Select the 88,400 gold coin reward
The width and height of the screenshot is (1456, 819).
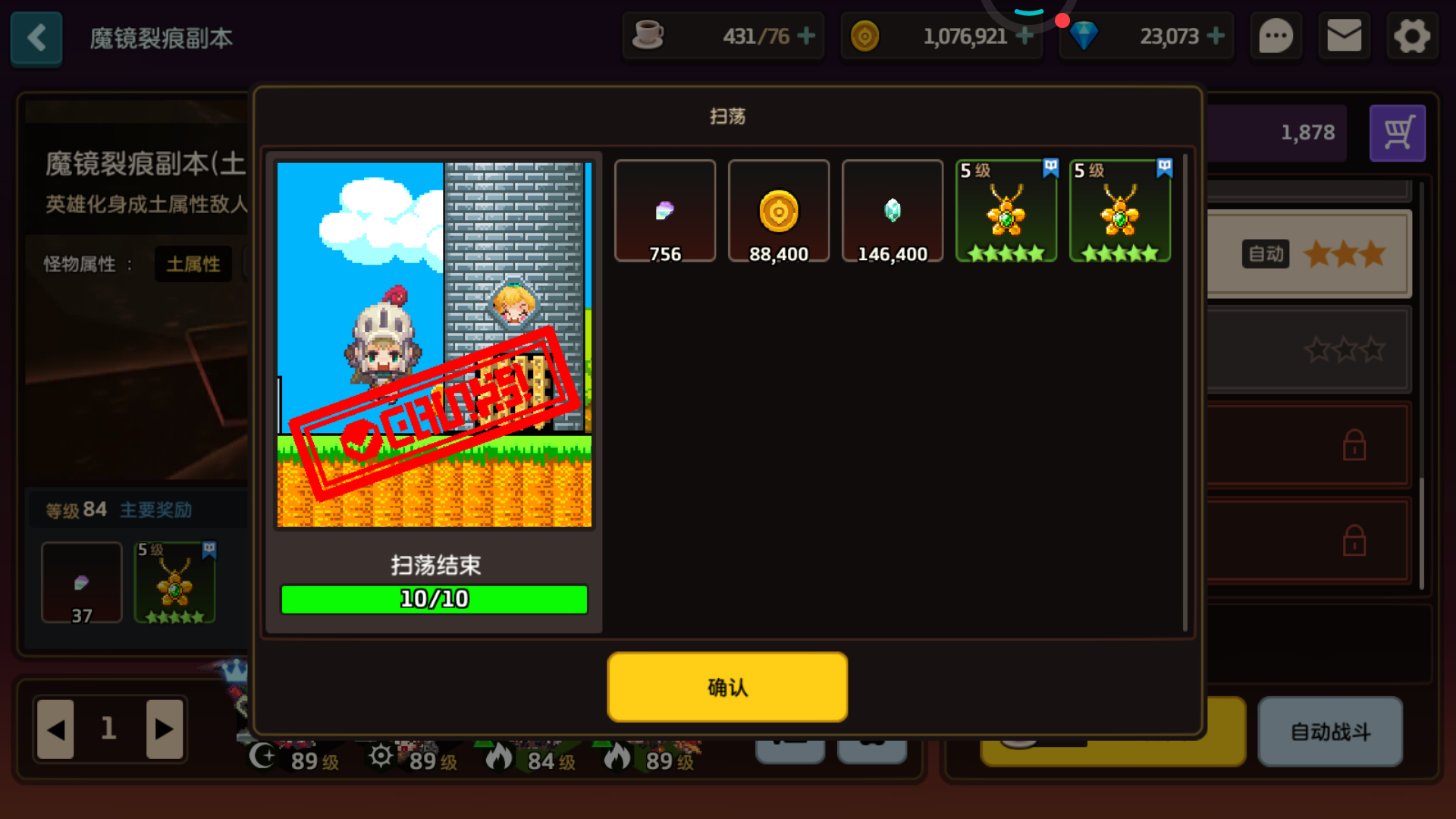click(779, 211)
